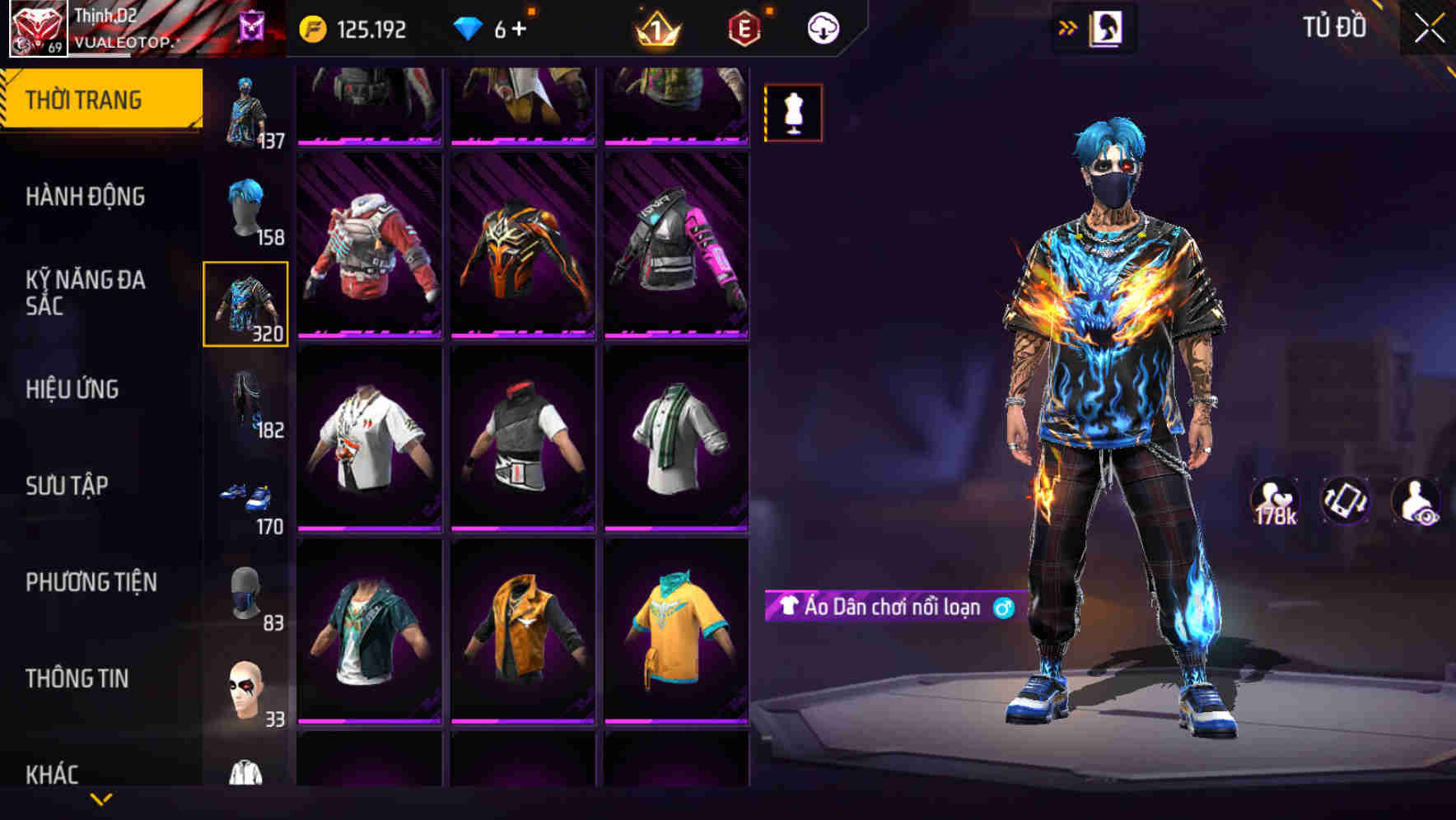This screenshot has height=820, width=1456.
Task: Click the diamond currency icon
Action: 466,27
